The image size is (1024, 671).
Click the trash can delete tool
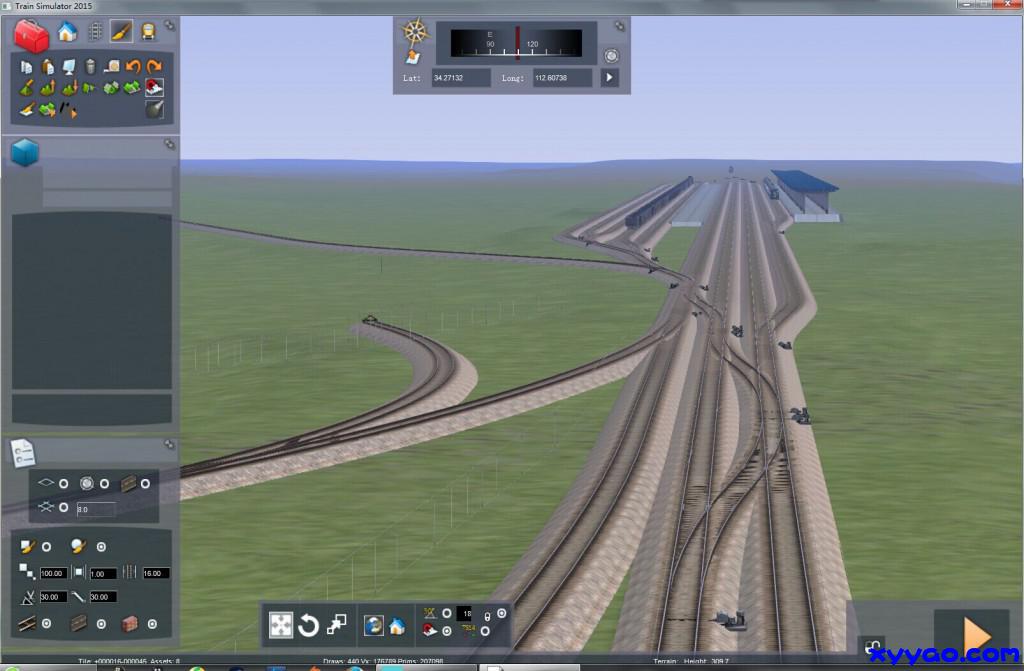coord(90,67)
